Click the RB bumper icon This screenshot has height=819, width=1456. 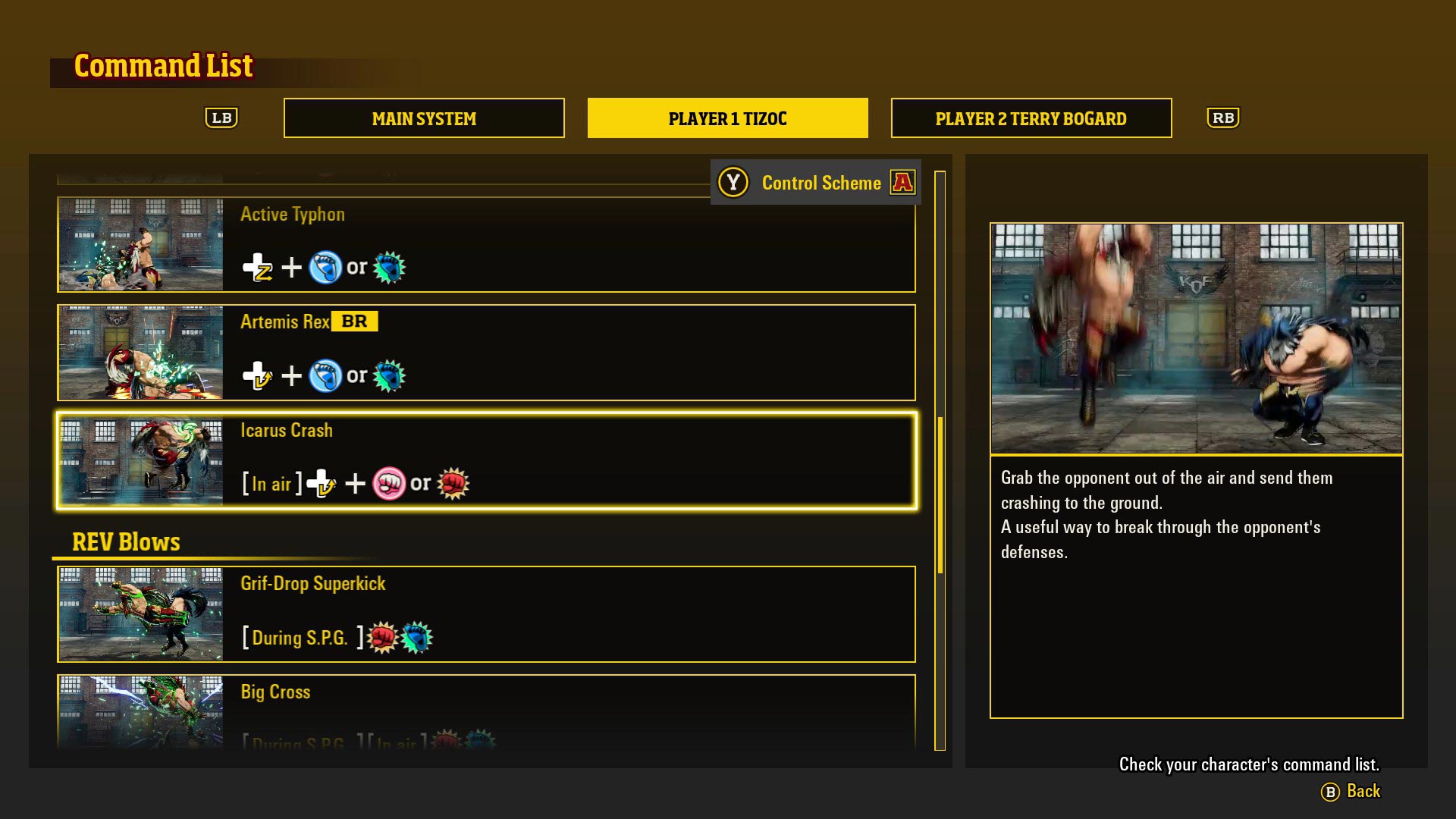[x=1224, y=118]
